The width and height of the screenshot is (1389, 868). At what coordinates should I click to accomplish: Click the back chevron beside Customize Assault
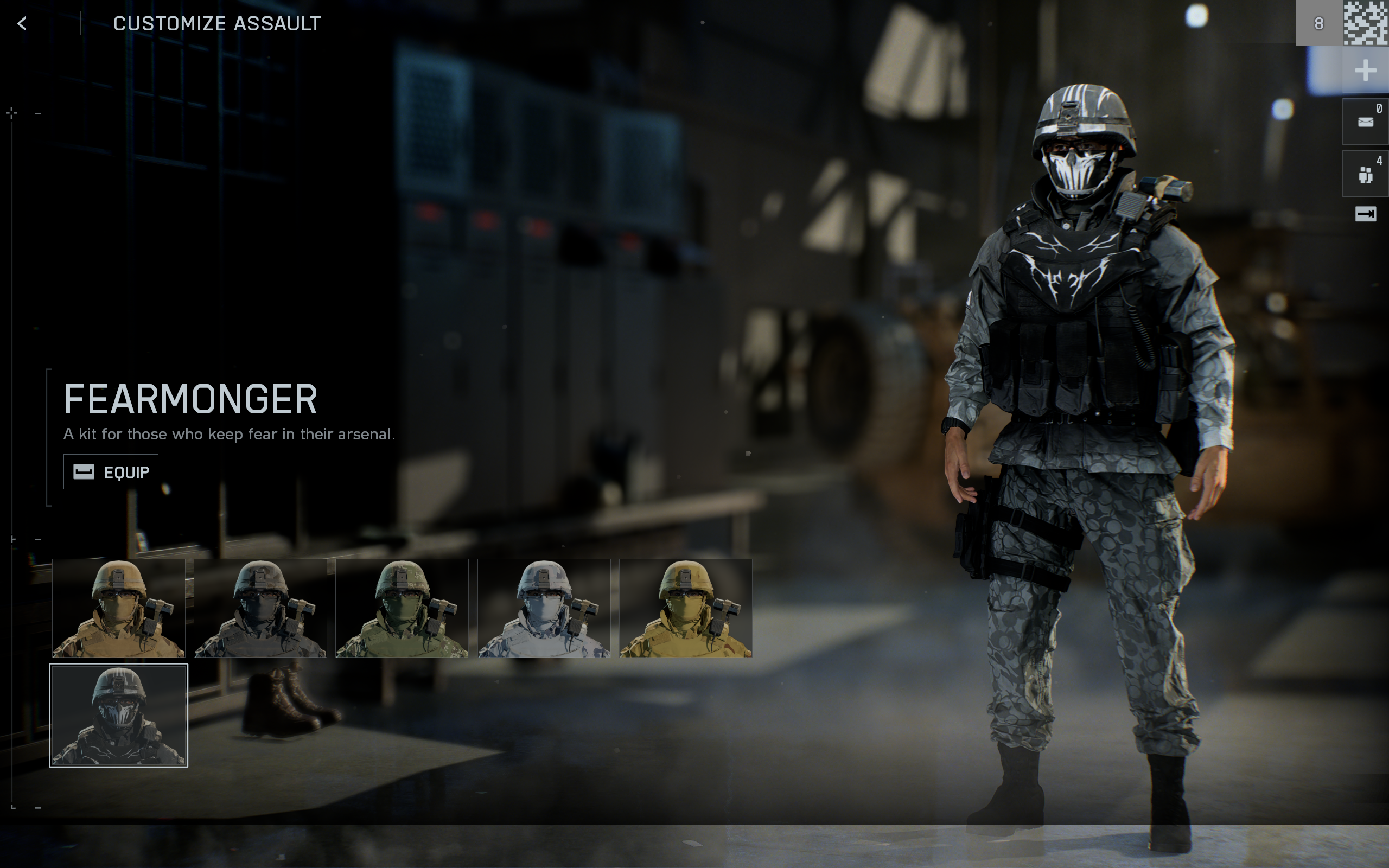click(22, 24)
